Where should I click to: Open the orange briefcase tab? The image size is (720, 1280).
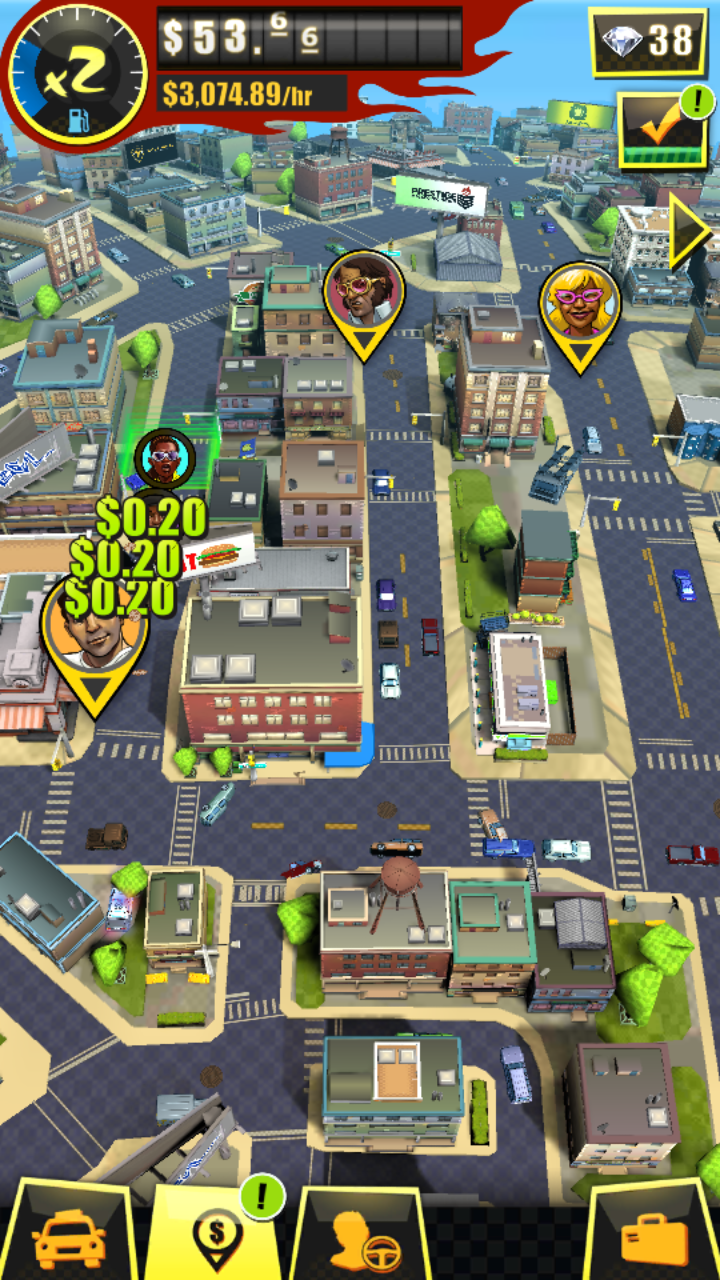(x=654, y=1238)
